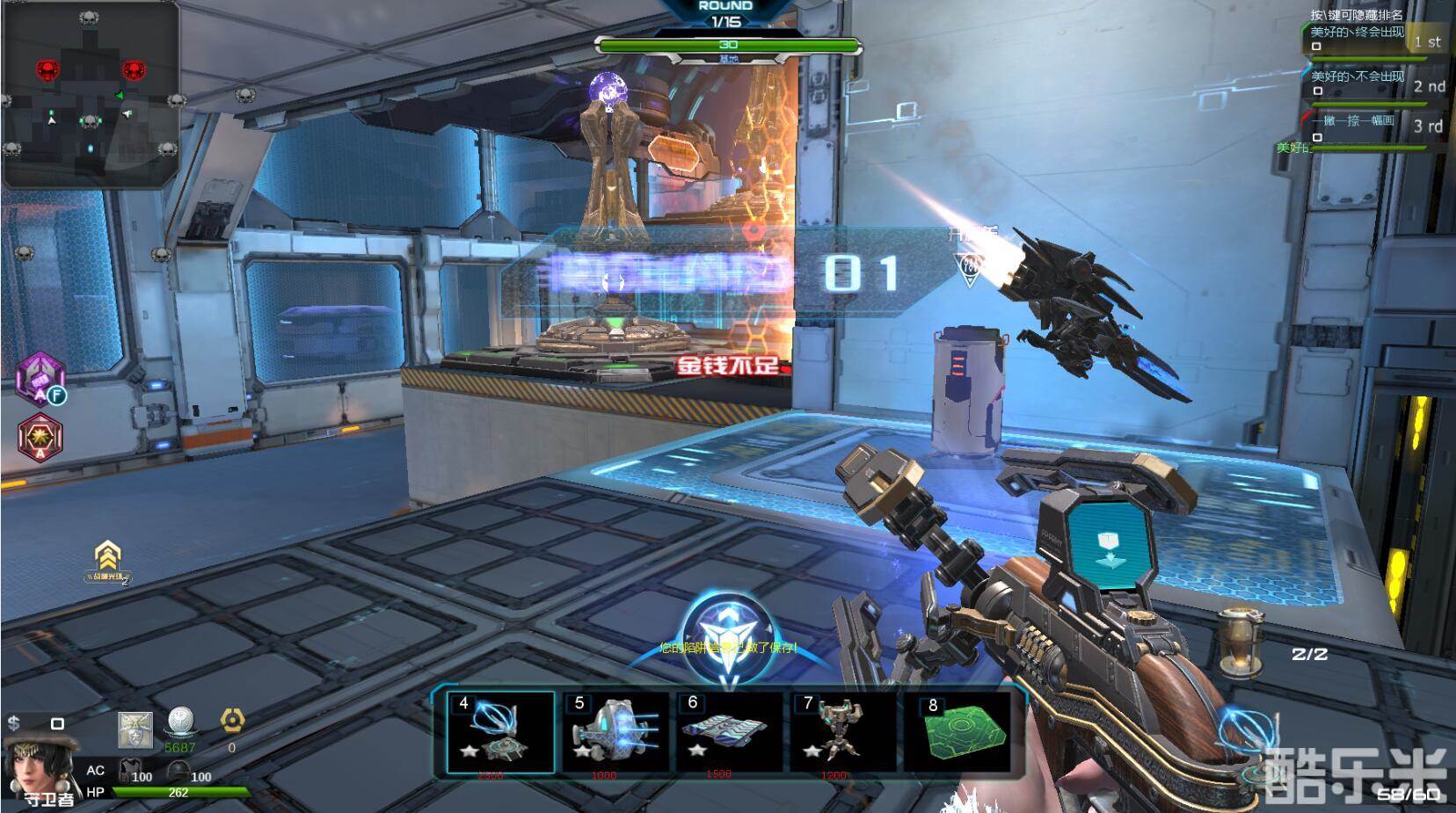Click the gold hexagon token icon

point(232,722)
